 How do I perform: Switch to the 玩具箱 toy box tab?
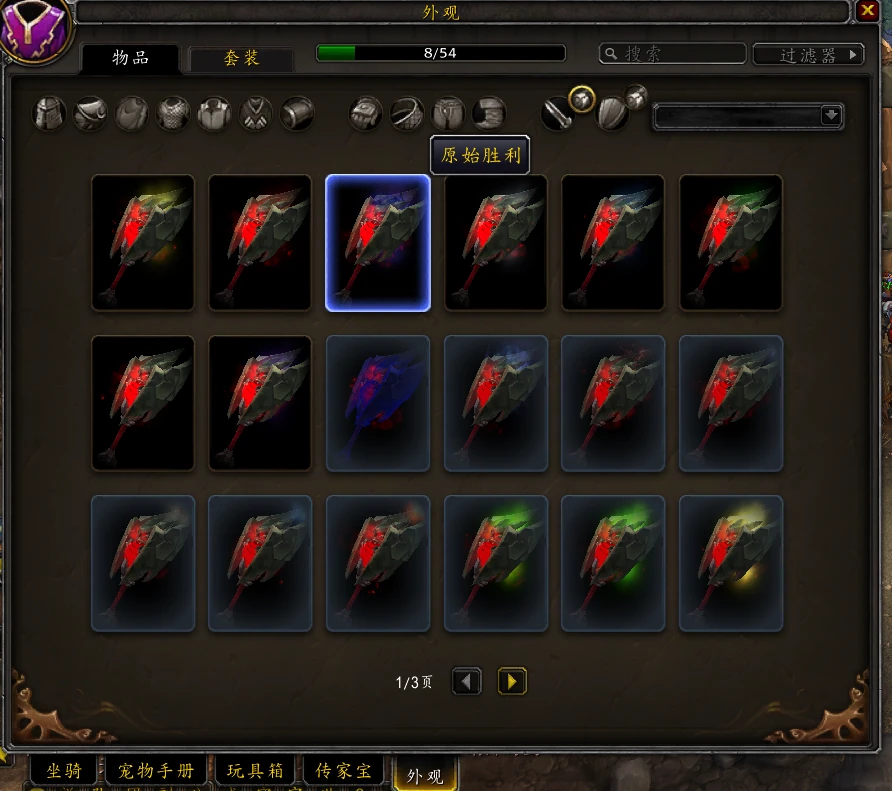click(x=256, y=771)
